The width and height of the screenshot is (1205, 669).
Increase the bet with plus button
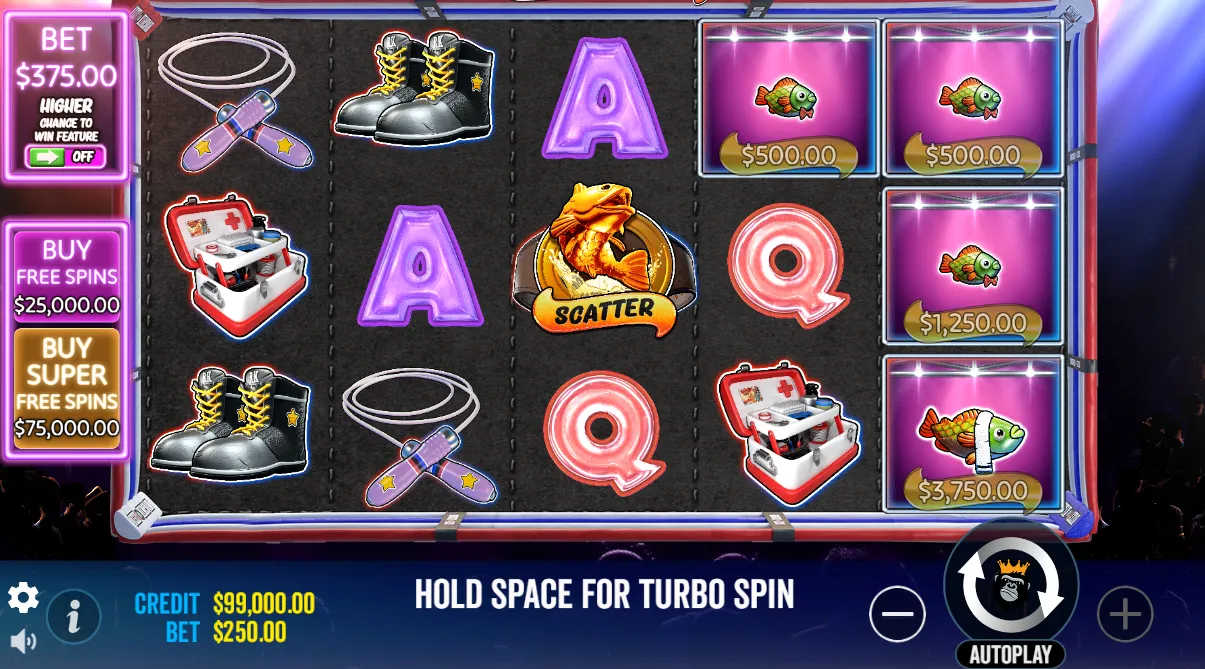click(1125, 613)
